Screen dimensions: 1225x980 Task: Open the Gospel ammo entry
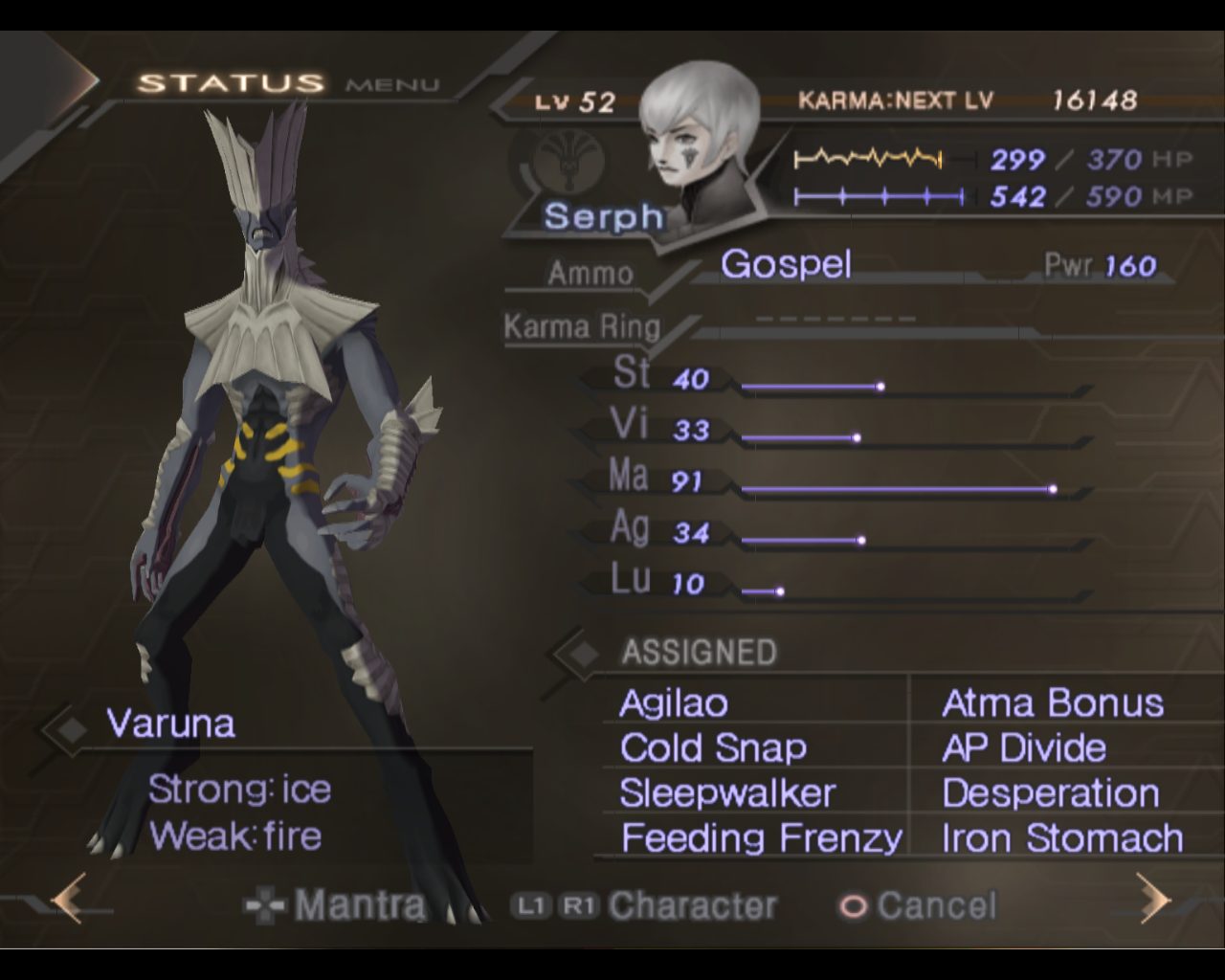pos(786,264)
